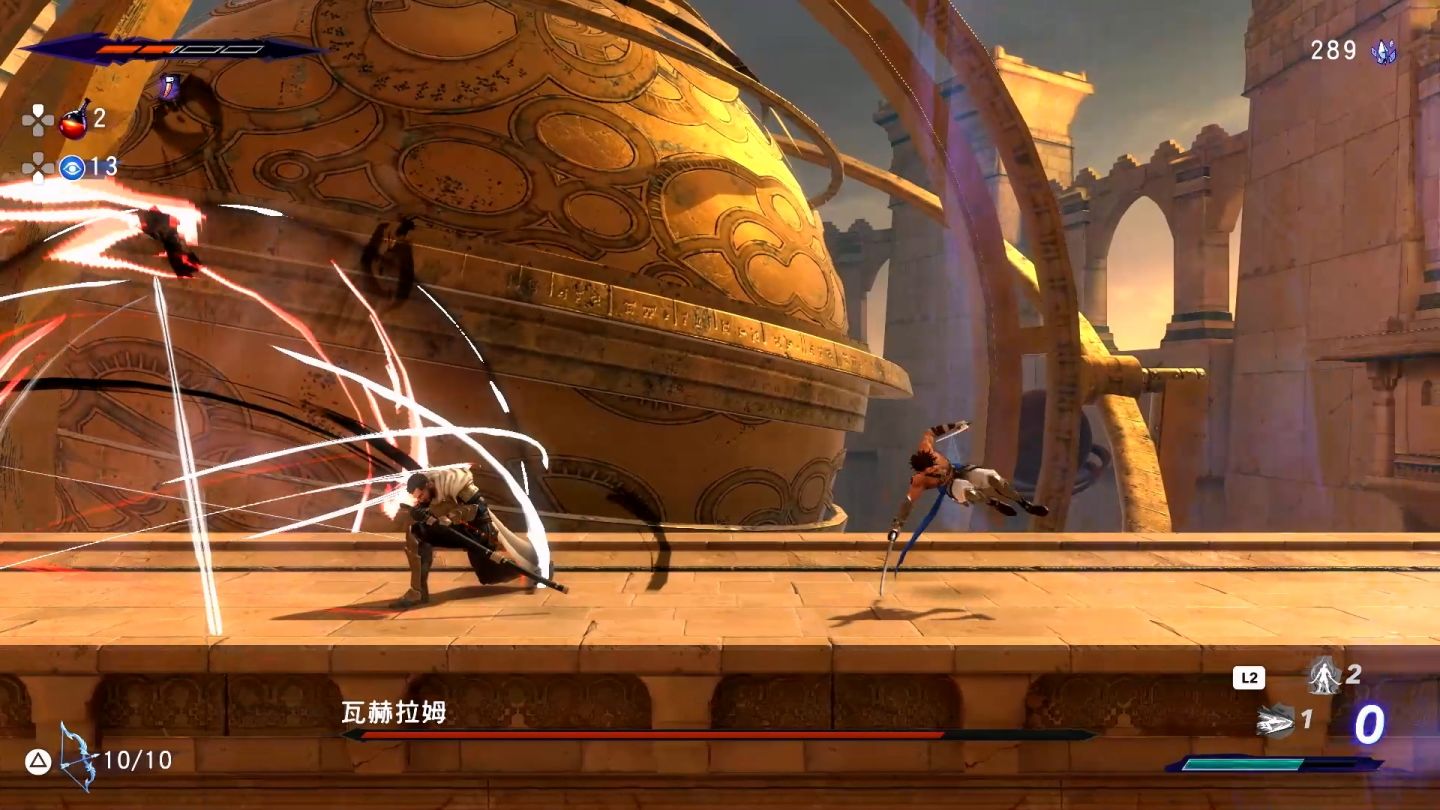Trigger the warrior silhouette Athra surge
1440x810 pixels.
tap(1324, 676)
